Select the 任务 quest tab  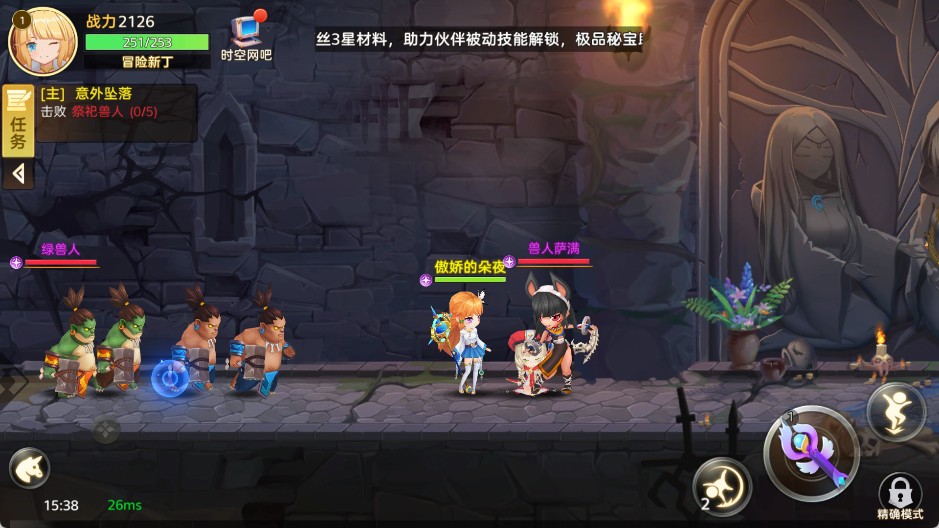coord(18,123)
